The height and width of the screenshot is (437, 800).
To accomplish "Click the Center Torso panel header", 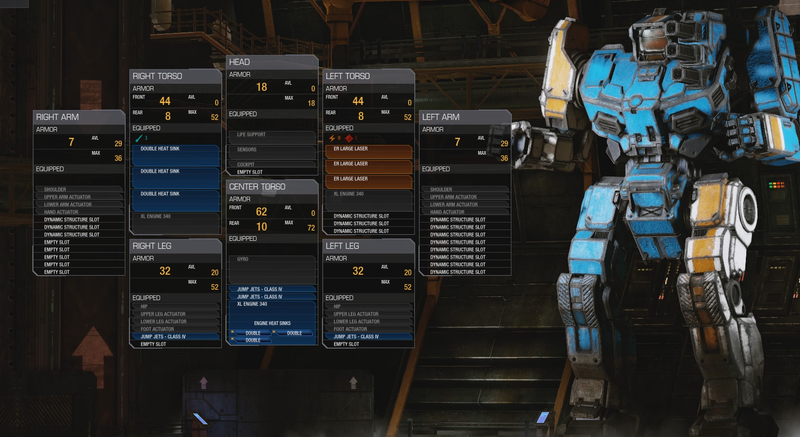I will [x=271, y=186].
